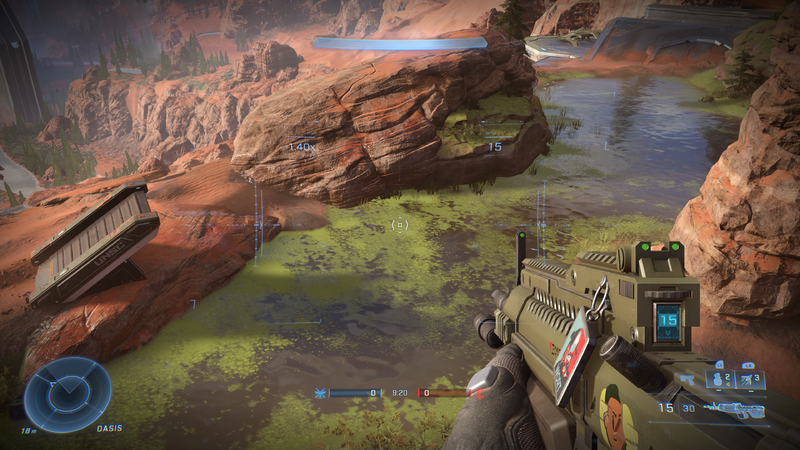Screen dimensions: 800x450
Task: Click the red team emblem
Action: point(479,393)
